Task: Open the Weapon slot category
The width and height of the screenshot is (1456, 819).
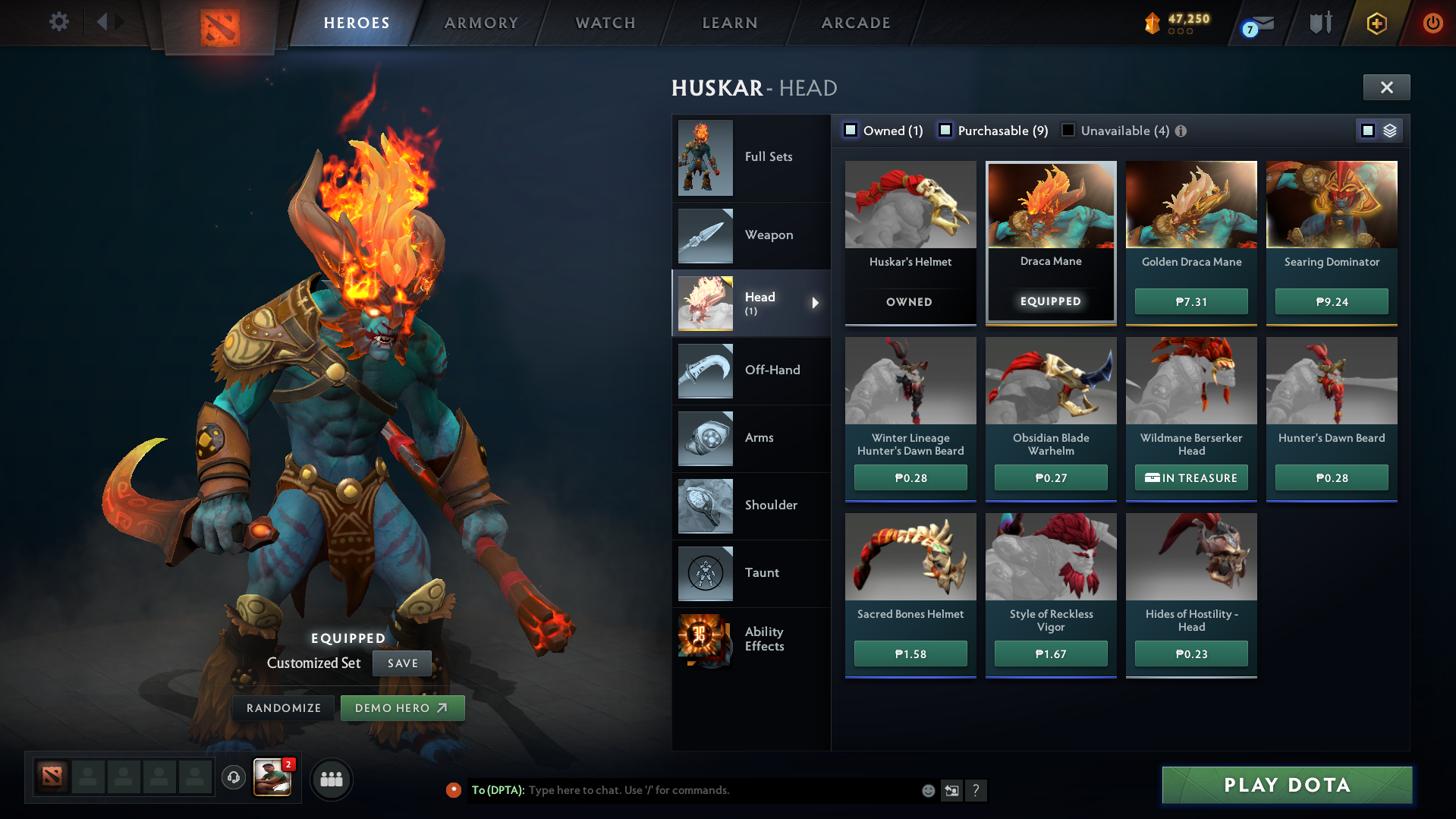Action: [x=769, y=235]
